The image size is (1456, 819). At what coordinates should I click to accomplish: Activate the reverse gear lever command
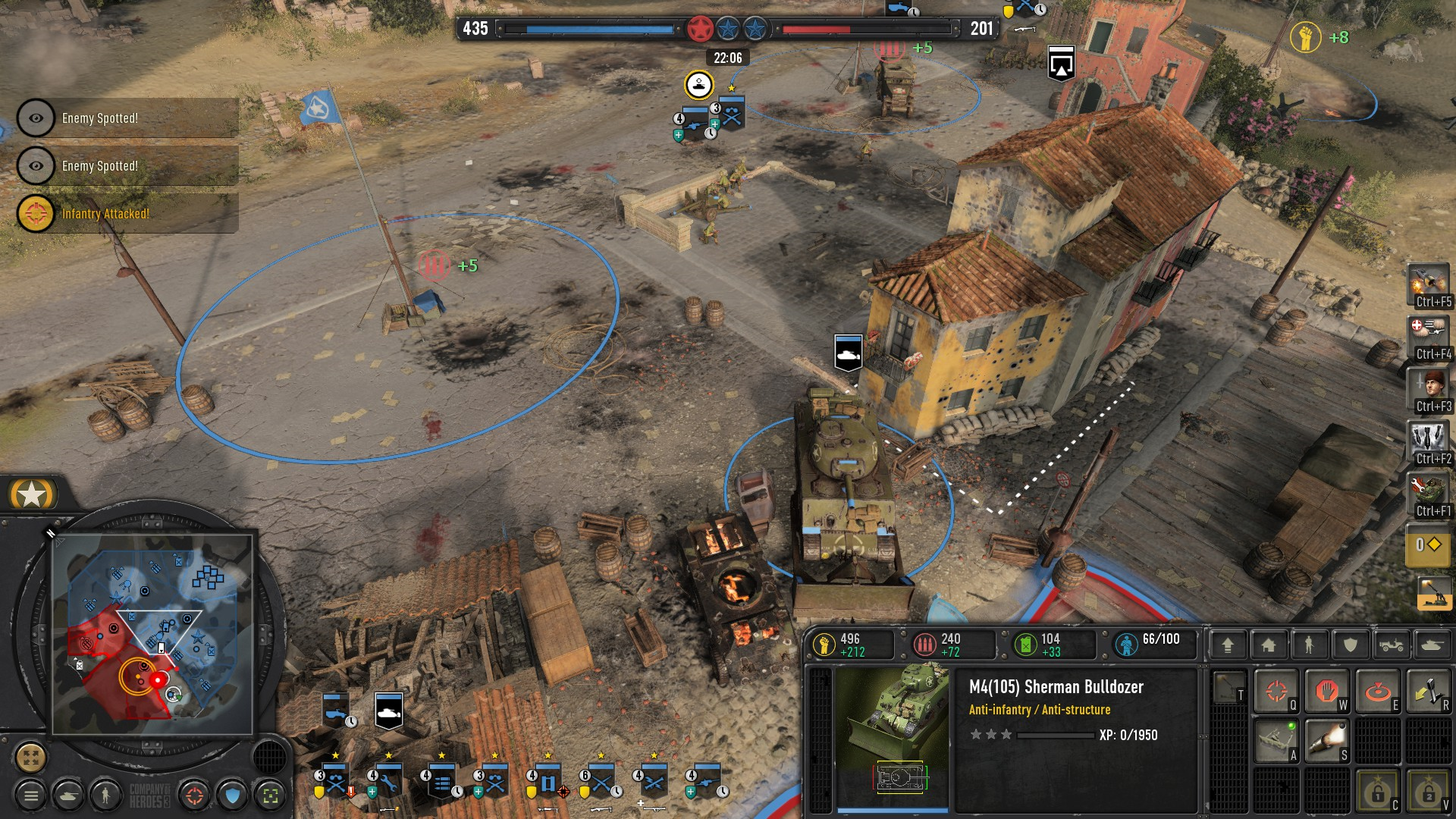click(x=1428, y=691)
